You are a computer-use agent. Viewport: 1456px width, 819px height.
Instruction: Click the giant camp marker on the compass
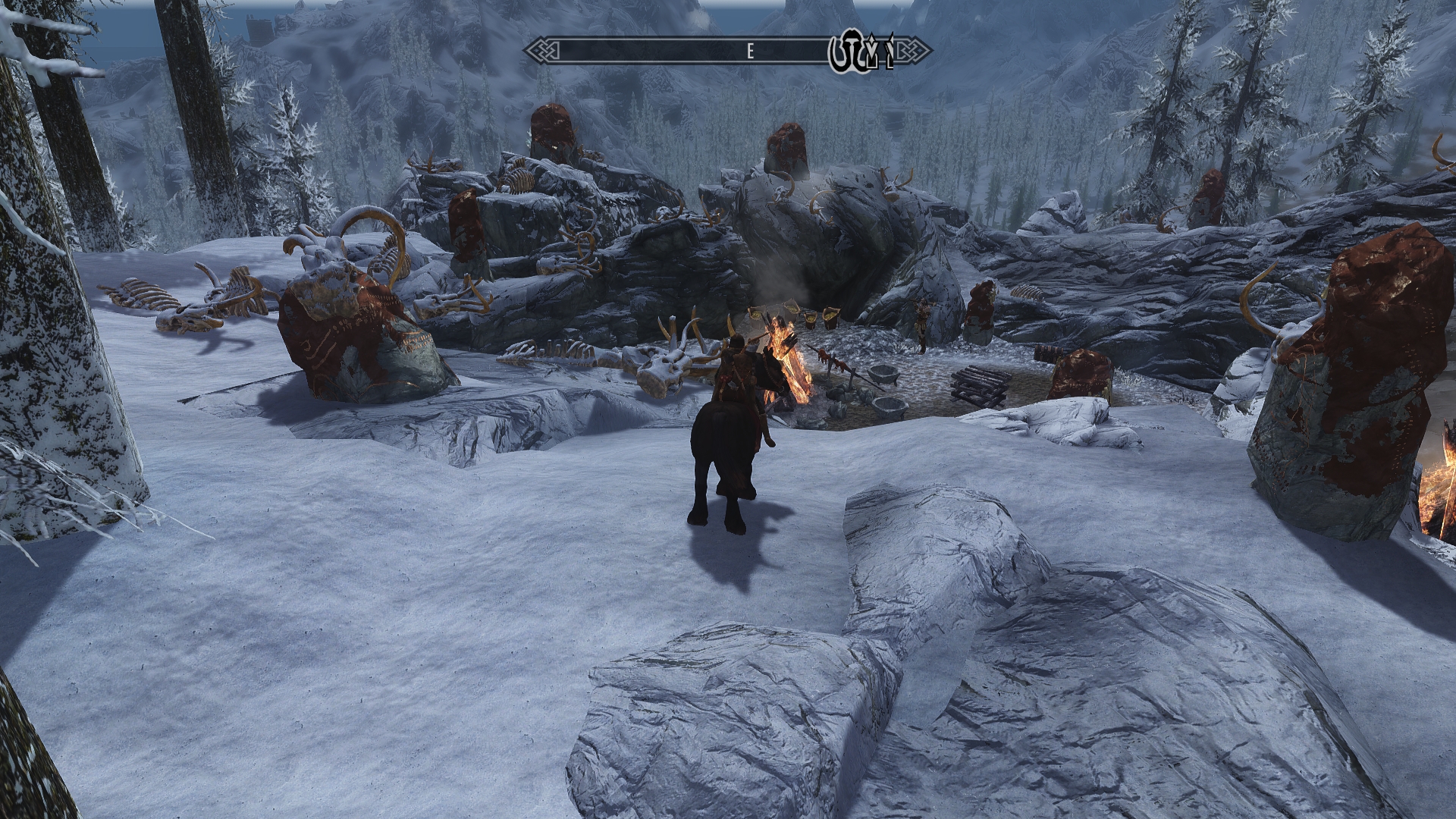846,52
